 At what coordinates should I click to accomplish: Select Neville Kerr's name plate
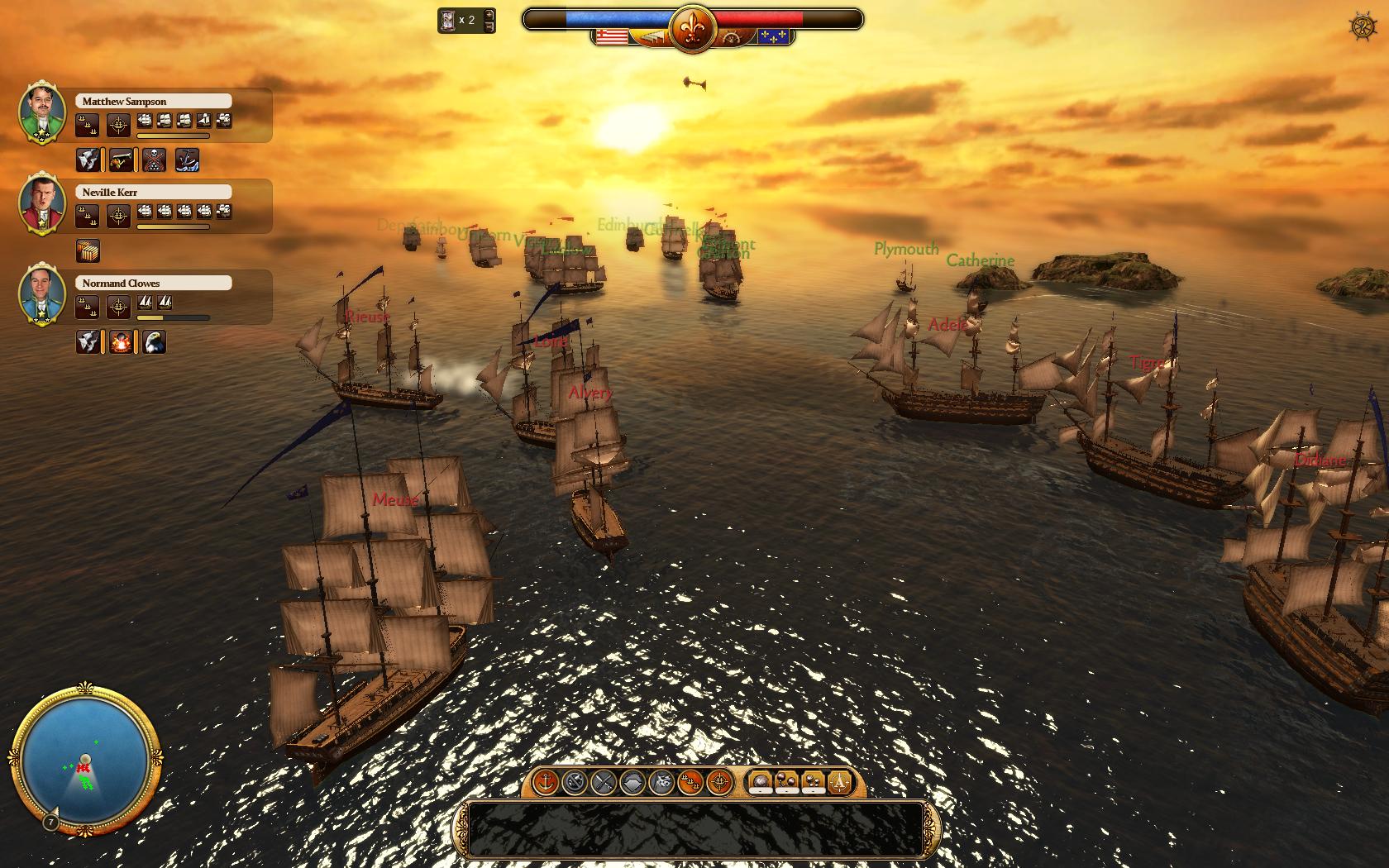pos(153,192)
